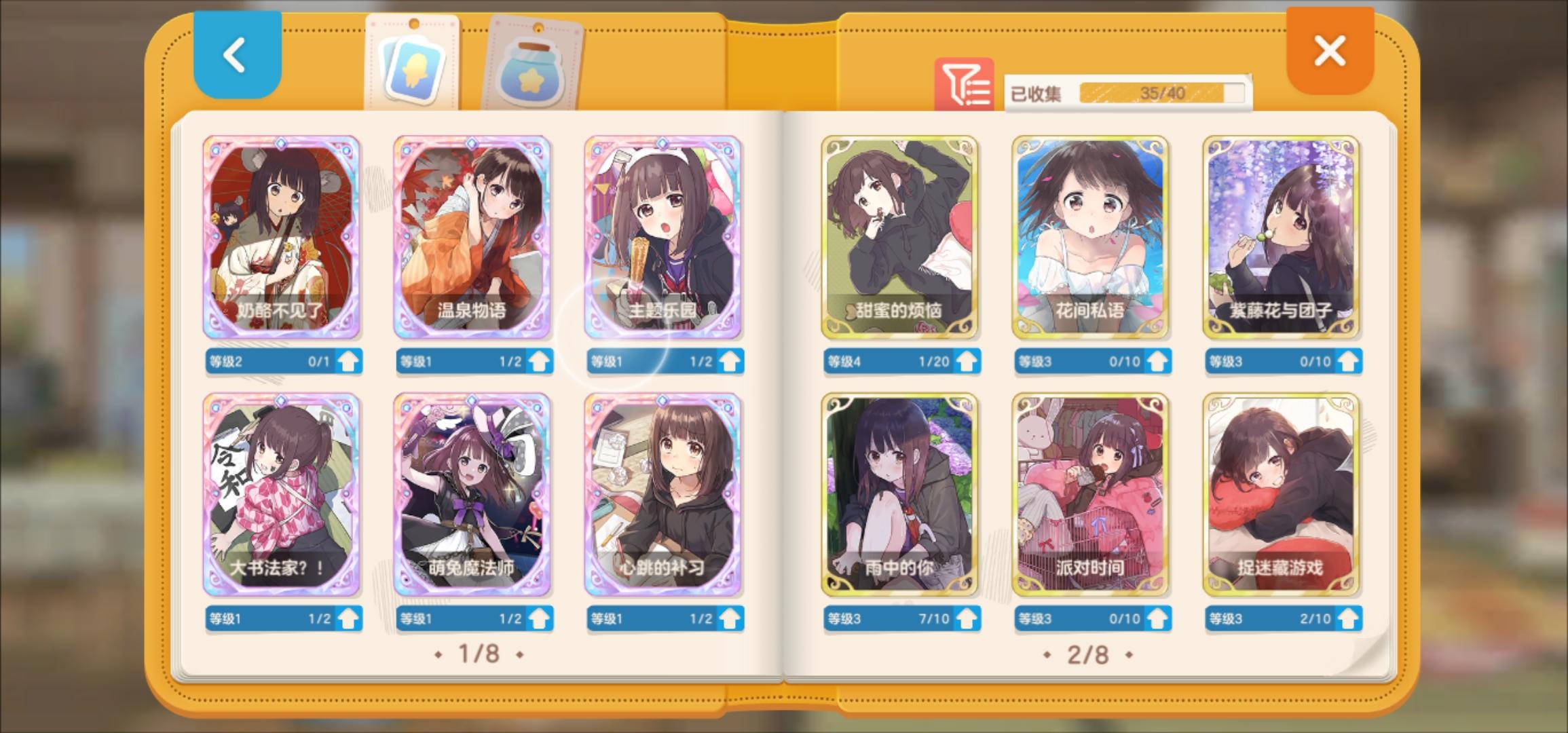Click the upgrade arrow on 雨中的你
Viewport: 1568px width, 733px height.
pyautogui.click(x=967, y=618)
